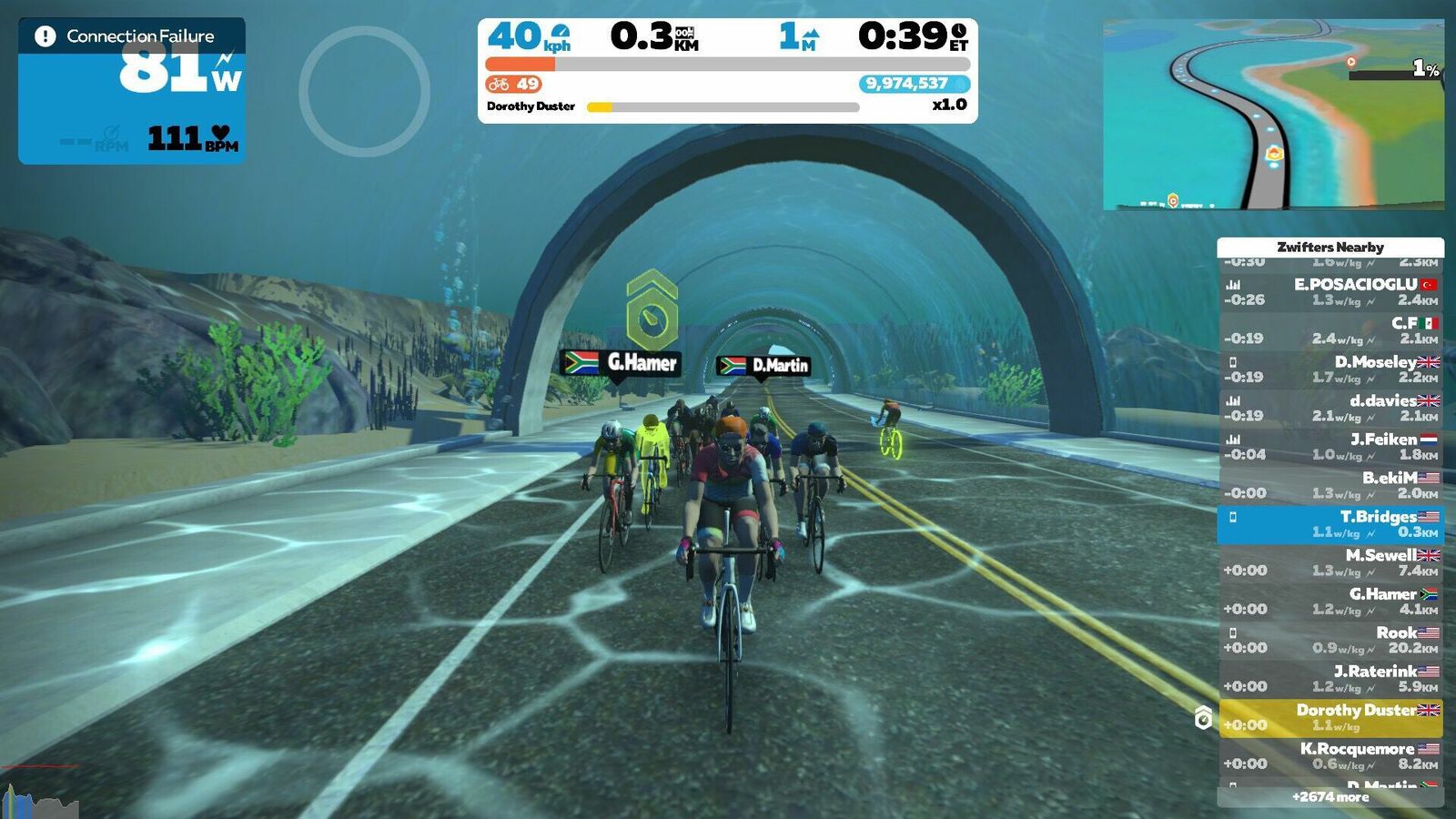Pick d.davies from the Zwifters Nearby list
The width and height of the screenshot is (1456, 819).
tap(1330, 408)
